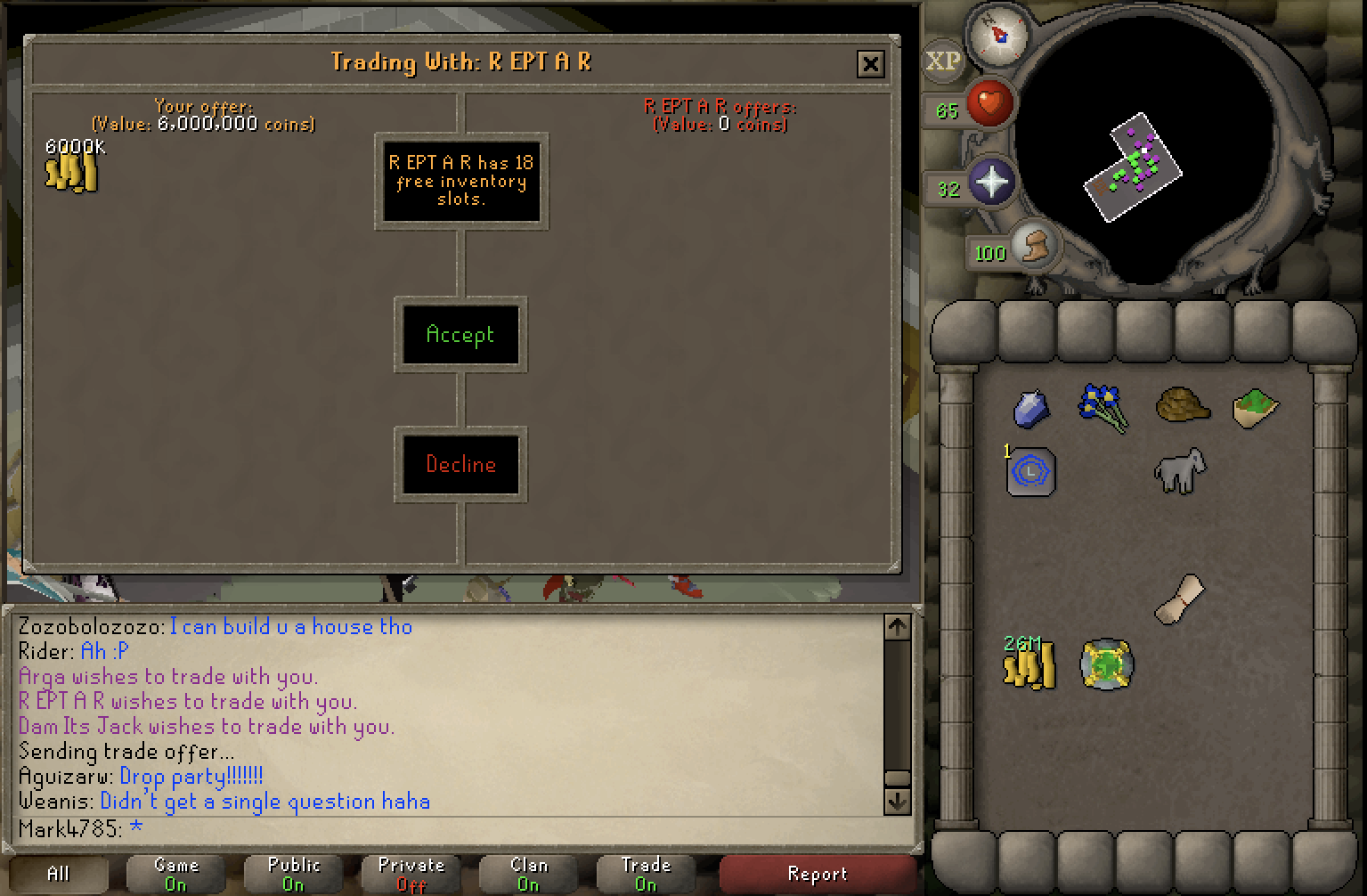
Task: Open the Private chat filter tab
Action: [411, 874]
